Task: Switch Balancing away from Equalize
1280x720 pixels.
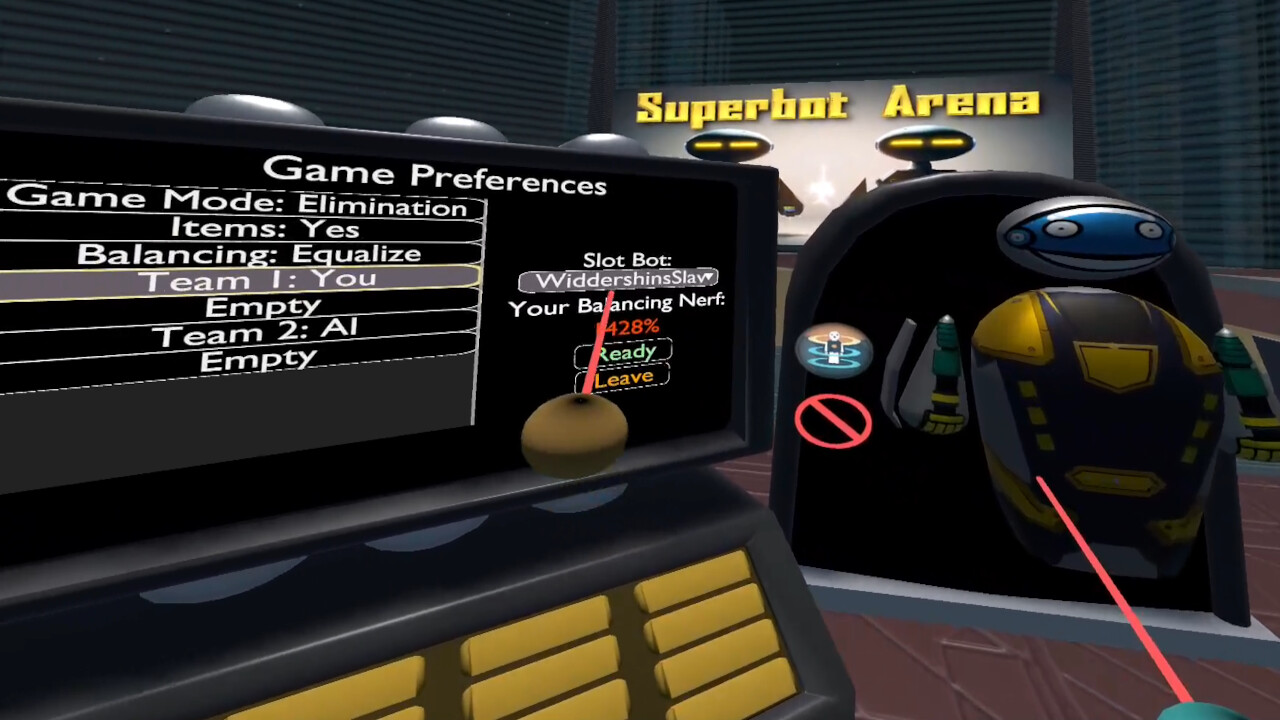Action: point(248,254)
